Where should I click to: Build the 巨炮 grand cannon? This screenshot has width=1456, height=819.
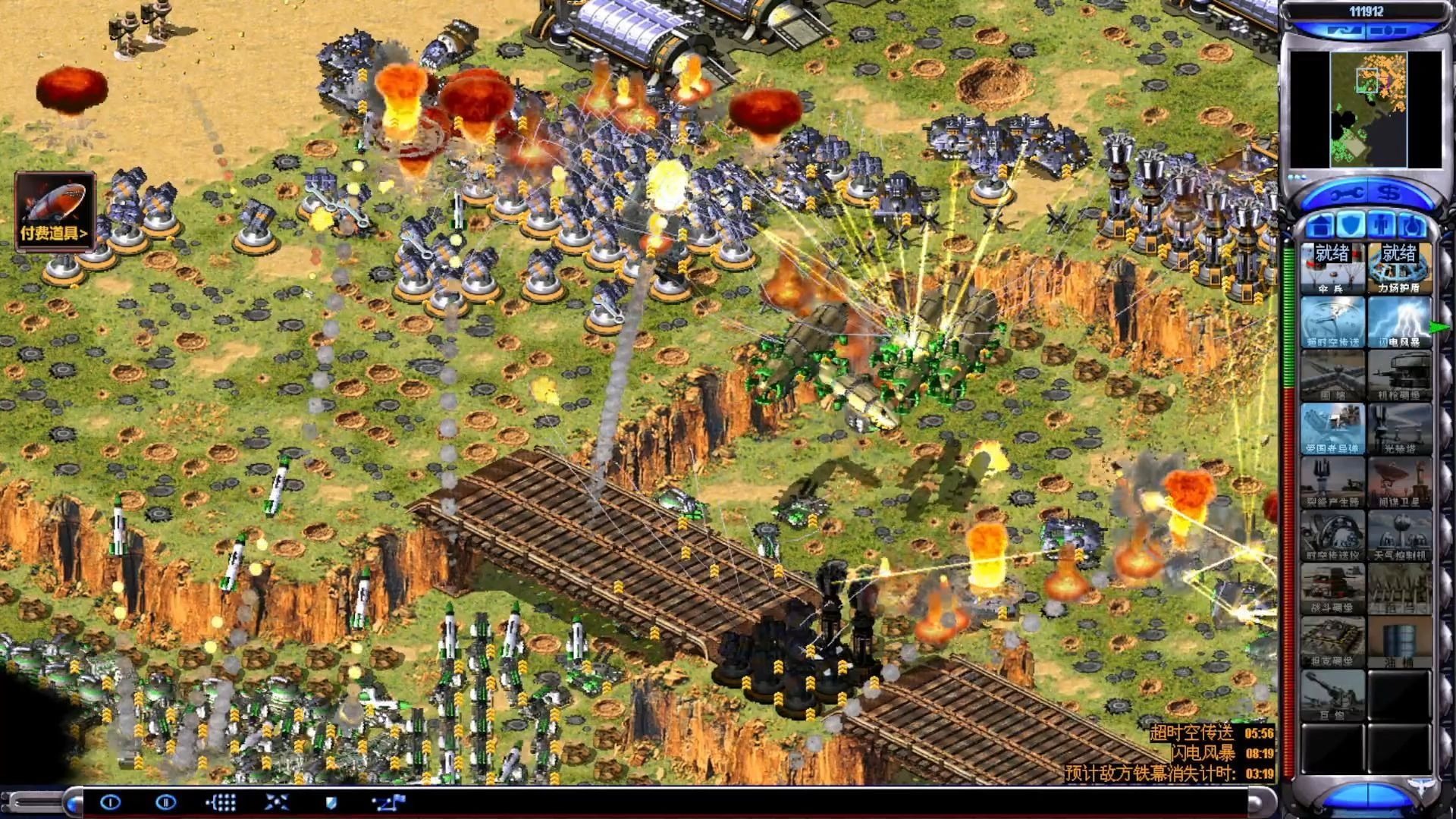point(1332,695)
